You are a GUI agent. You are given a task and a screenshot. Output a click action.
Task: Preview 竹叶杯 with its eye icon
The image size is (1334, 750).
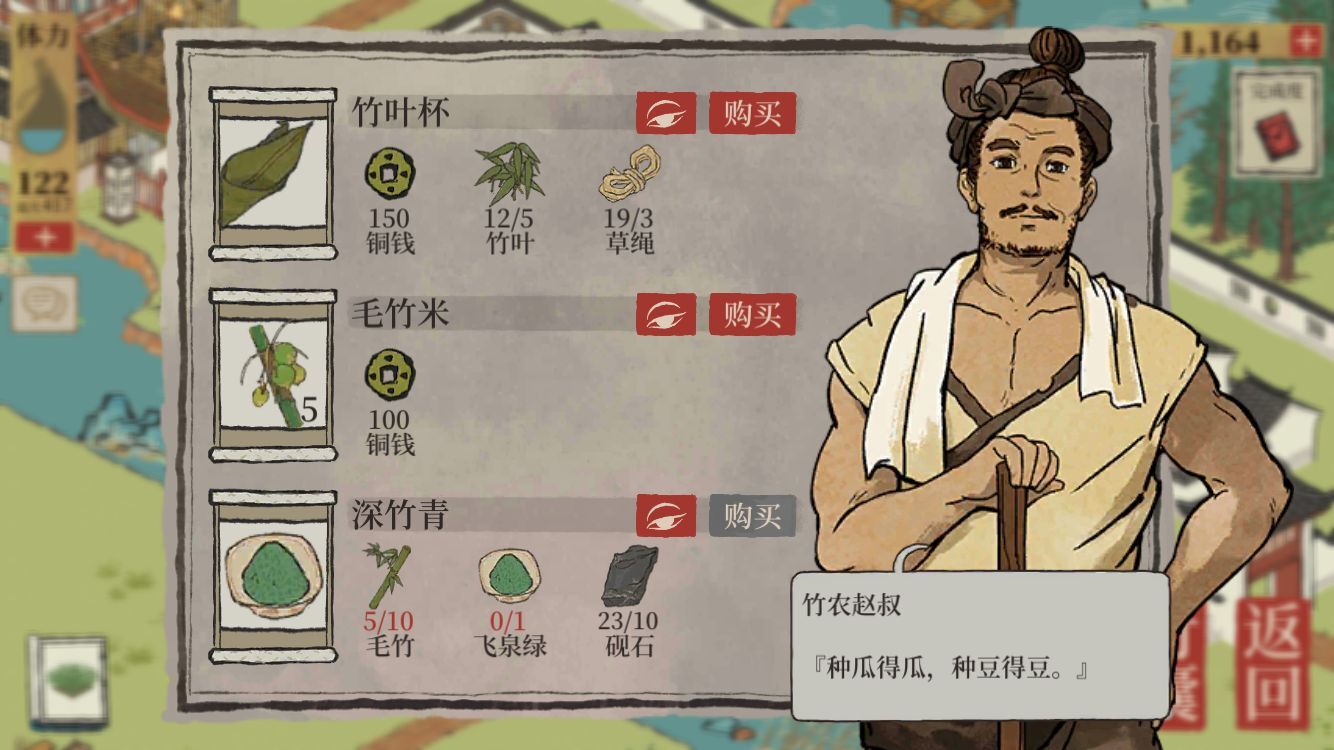tap(665, 113)
